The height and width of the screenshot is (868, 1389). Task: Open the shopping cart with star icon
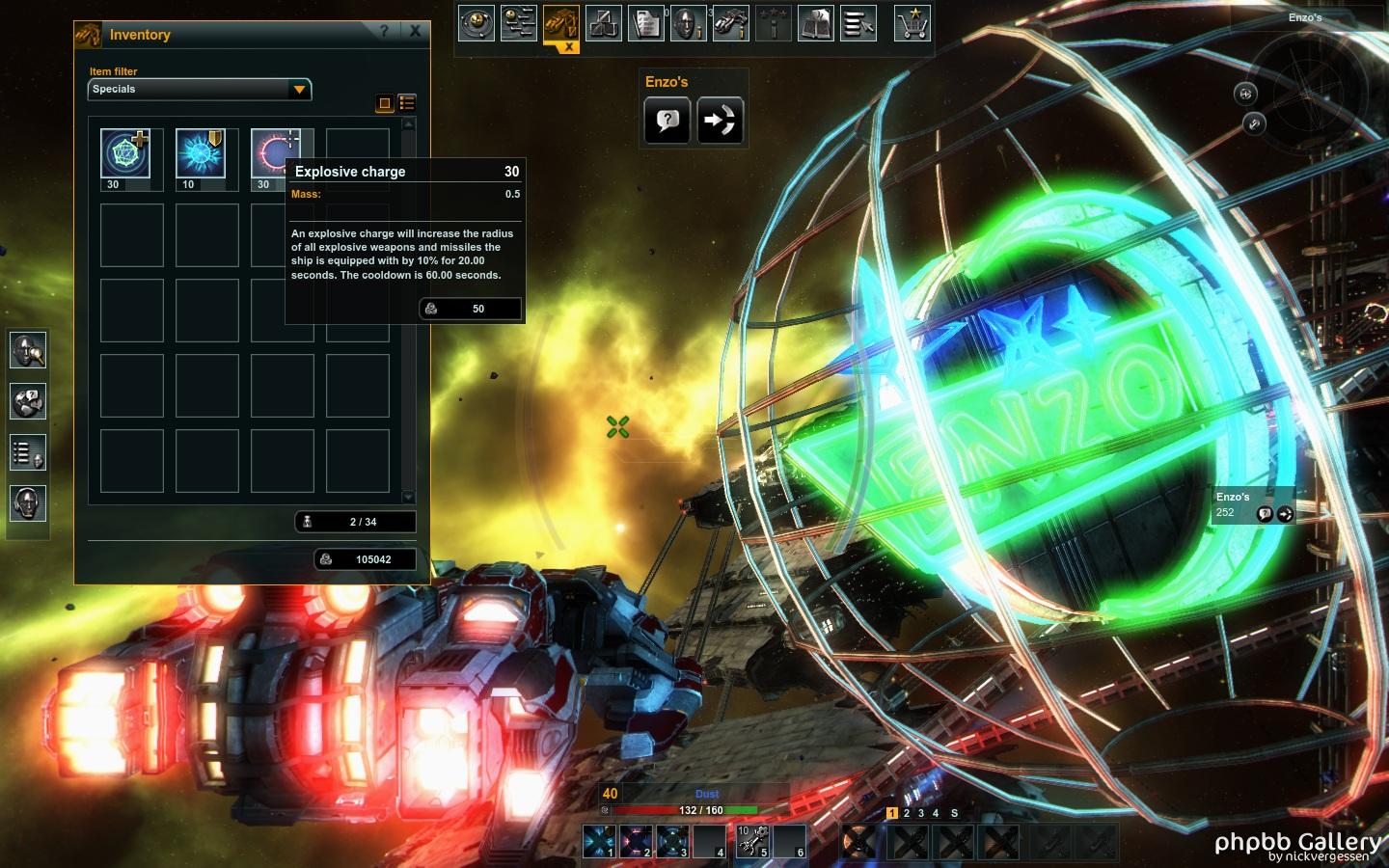click(x=912, y=23)
